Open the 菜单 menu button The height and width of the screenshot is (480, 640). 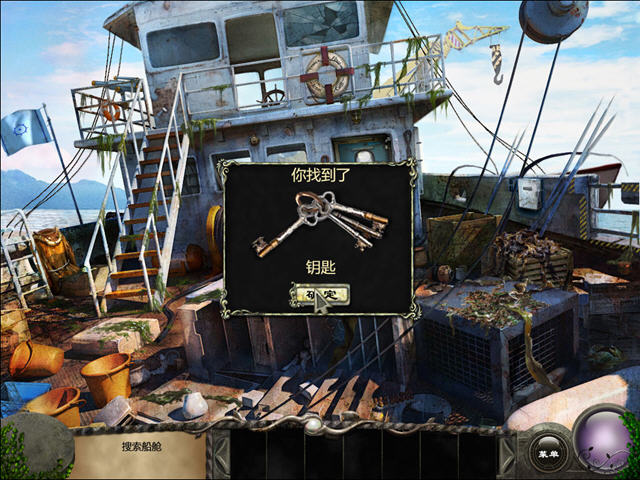pos(548,454)
